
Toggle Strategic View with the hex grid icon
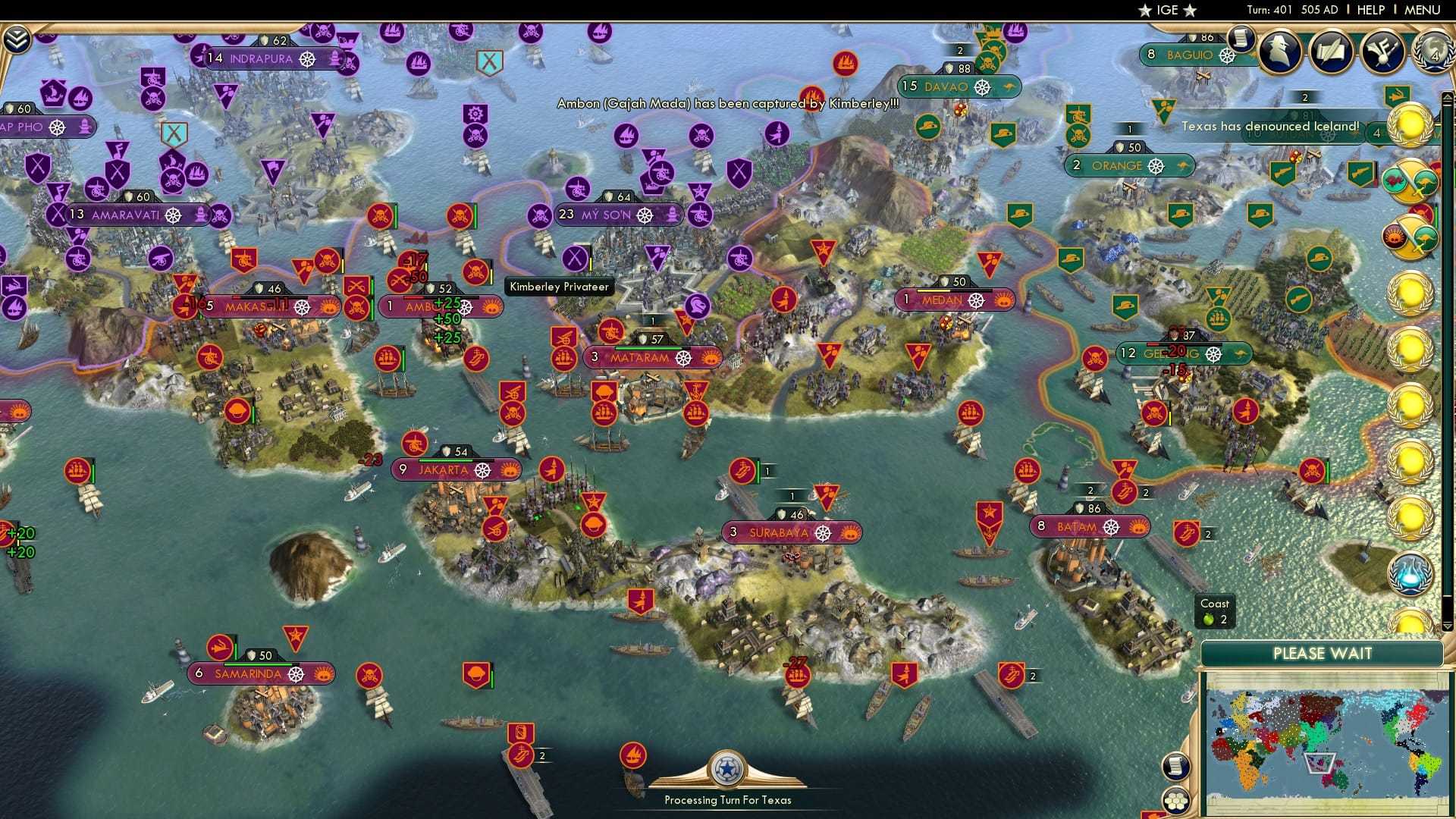[1177, 801]
